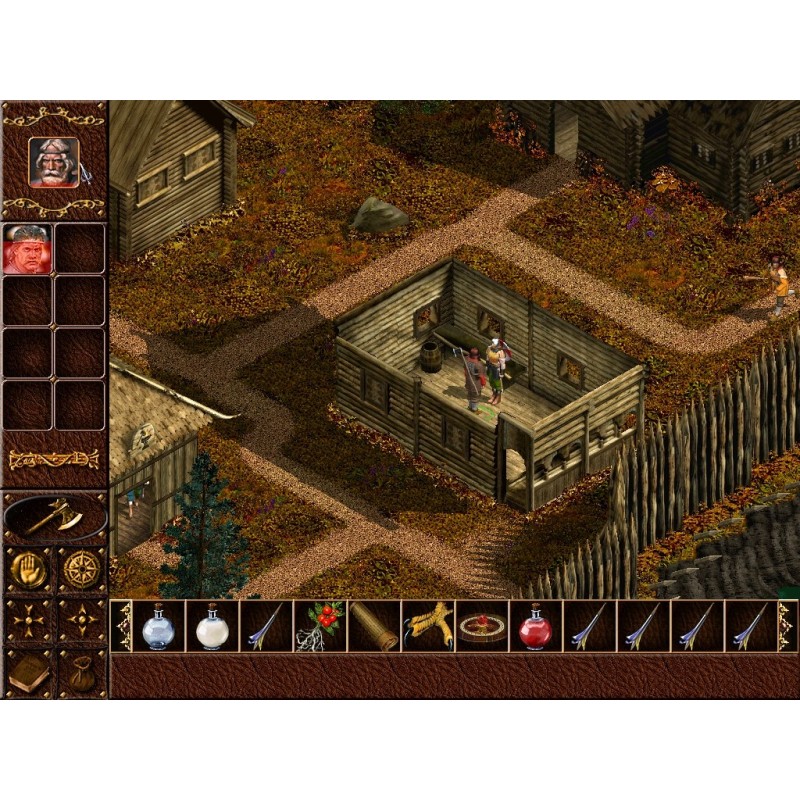Select the red berry herb slot
The height and width of the screenshot is (800, 800).
click(320, 627)
